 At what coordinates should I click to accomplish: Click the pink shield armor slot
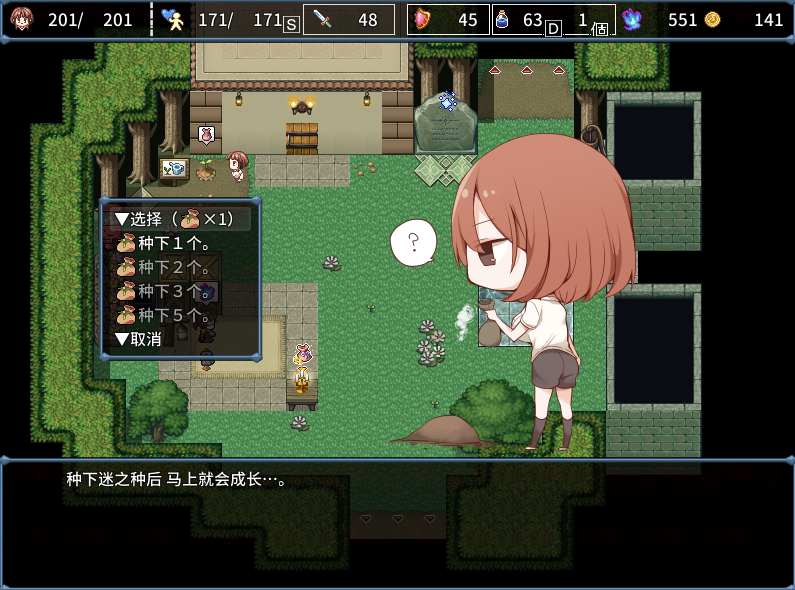click(x=448, y=20)
